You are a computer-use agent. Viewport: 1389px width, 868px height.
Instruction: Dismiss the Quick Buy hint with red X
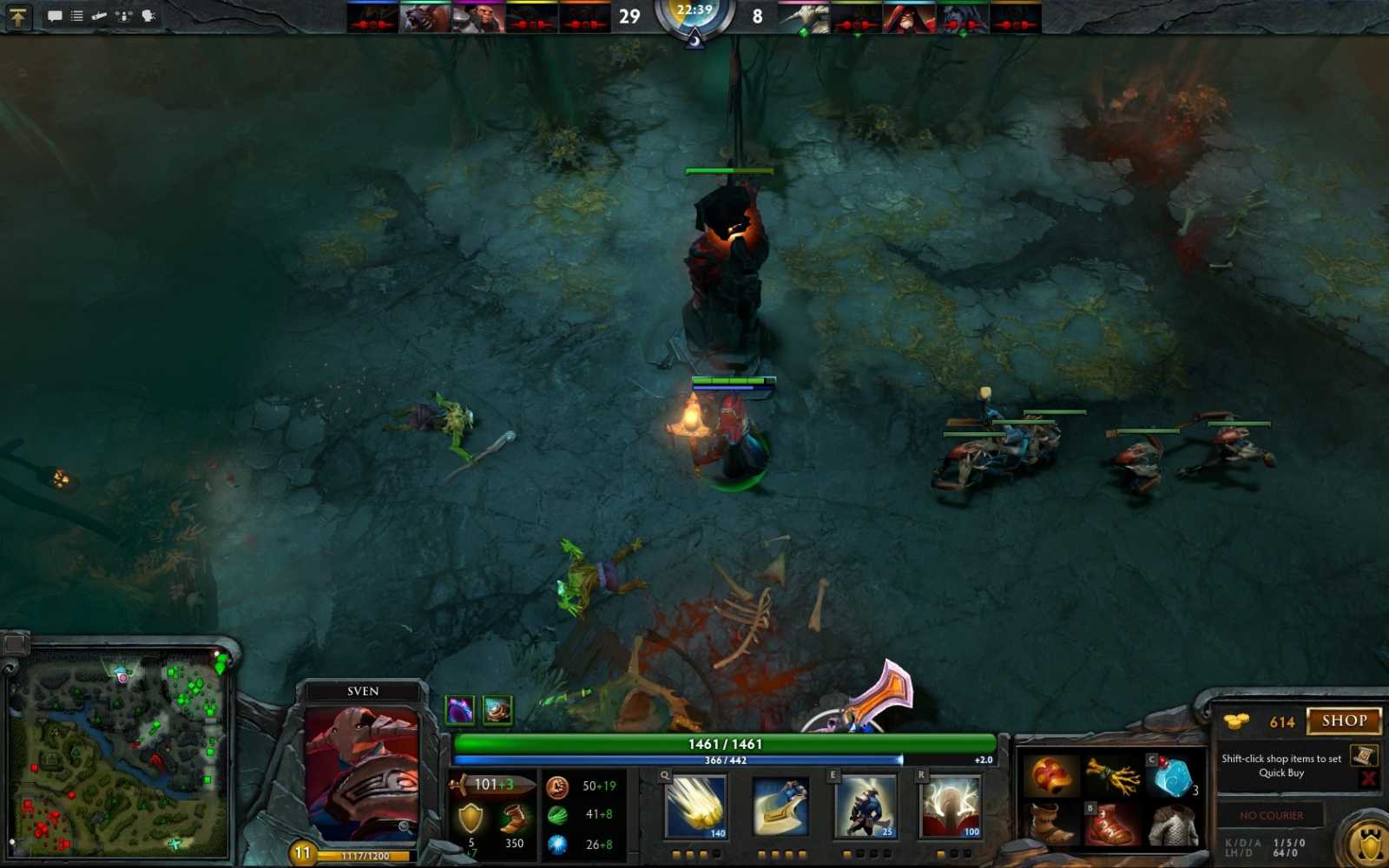1368,778
